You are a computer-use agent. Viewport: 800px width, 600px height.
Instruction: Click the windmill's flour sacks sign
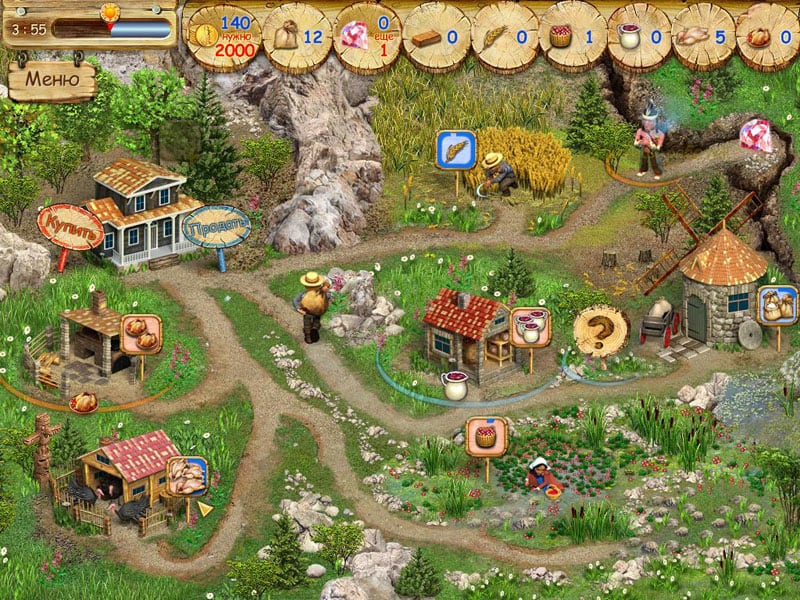[x=776, y=305]
